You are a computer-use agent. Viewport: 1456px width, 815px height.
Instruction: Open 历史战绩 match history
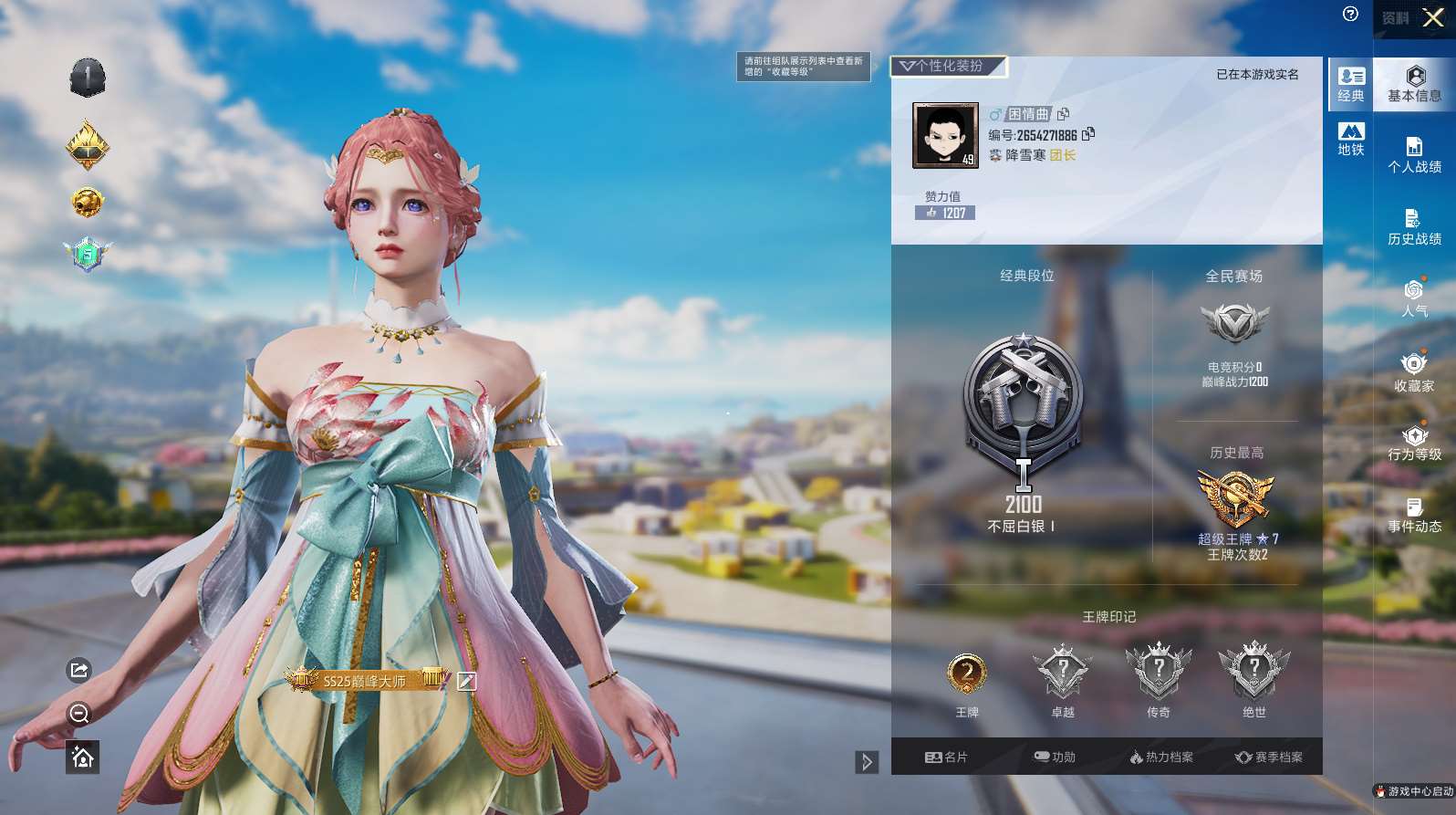[x=1414, y=227]
